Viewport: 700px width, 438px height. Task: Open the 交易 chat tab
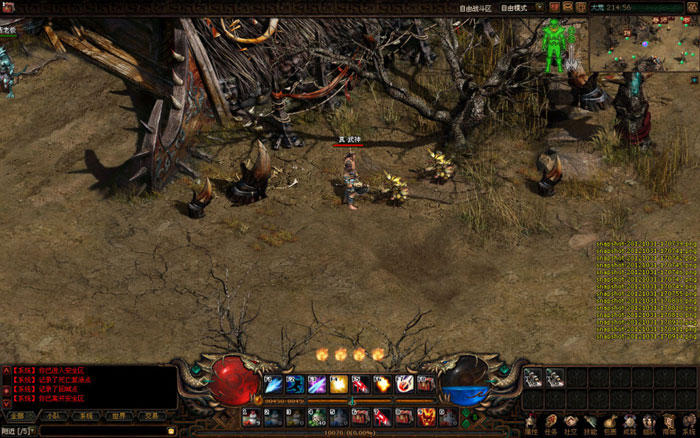(152, 415)
